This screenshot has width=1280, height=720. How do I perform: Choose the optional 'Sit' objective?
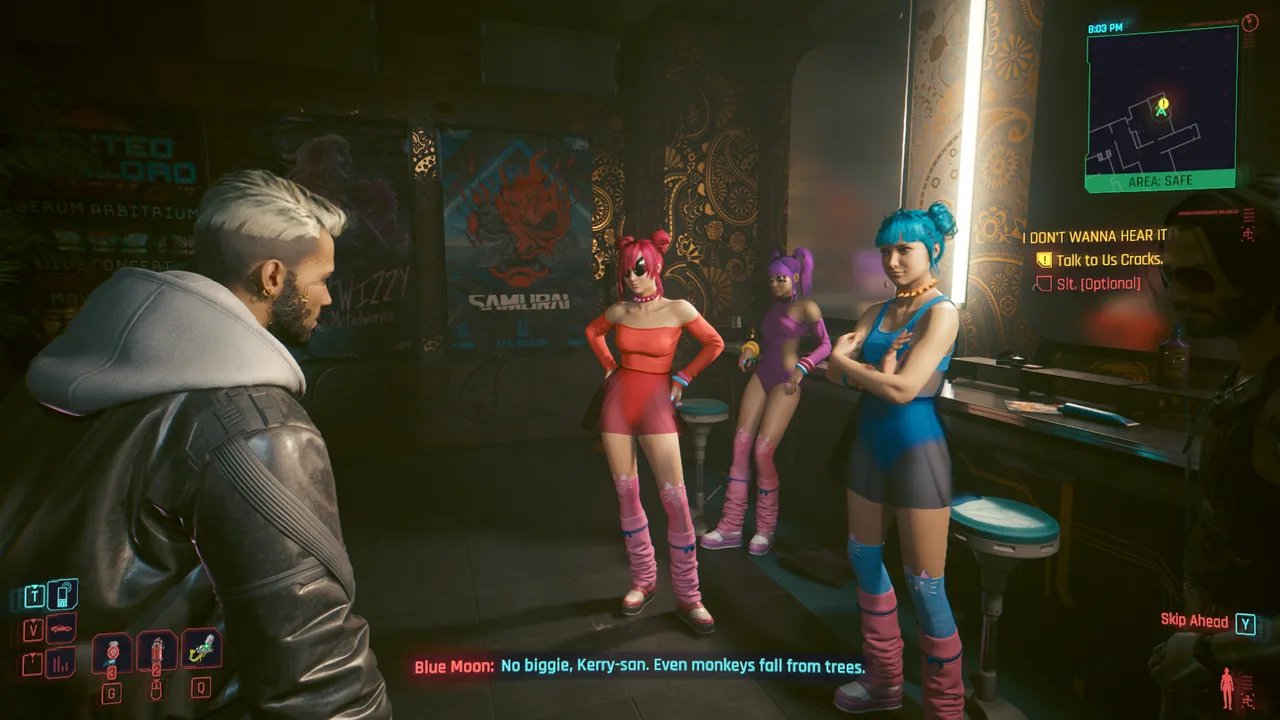1098,284
